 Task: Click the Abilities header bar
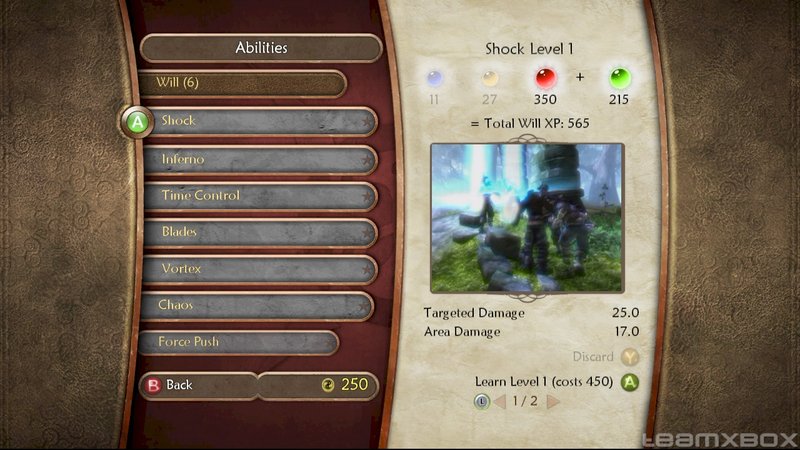(261, 48)
